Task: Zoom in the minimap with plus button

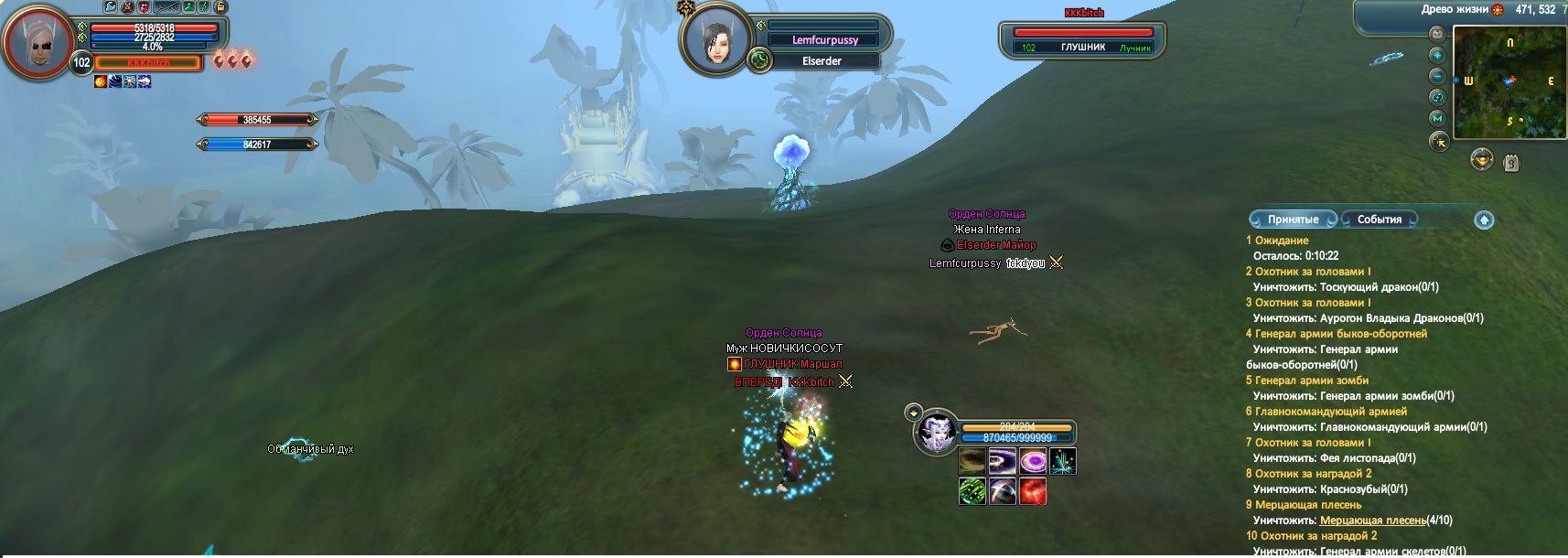Action: (x=1437, y=55)
